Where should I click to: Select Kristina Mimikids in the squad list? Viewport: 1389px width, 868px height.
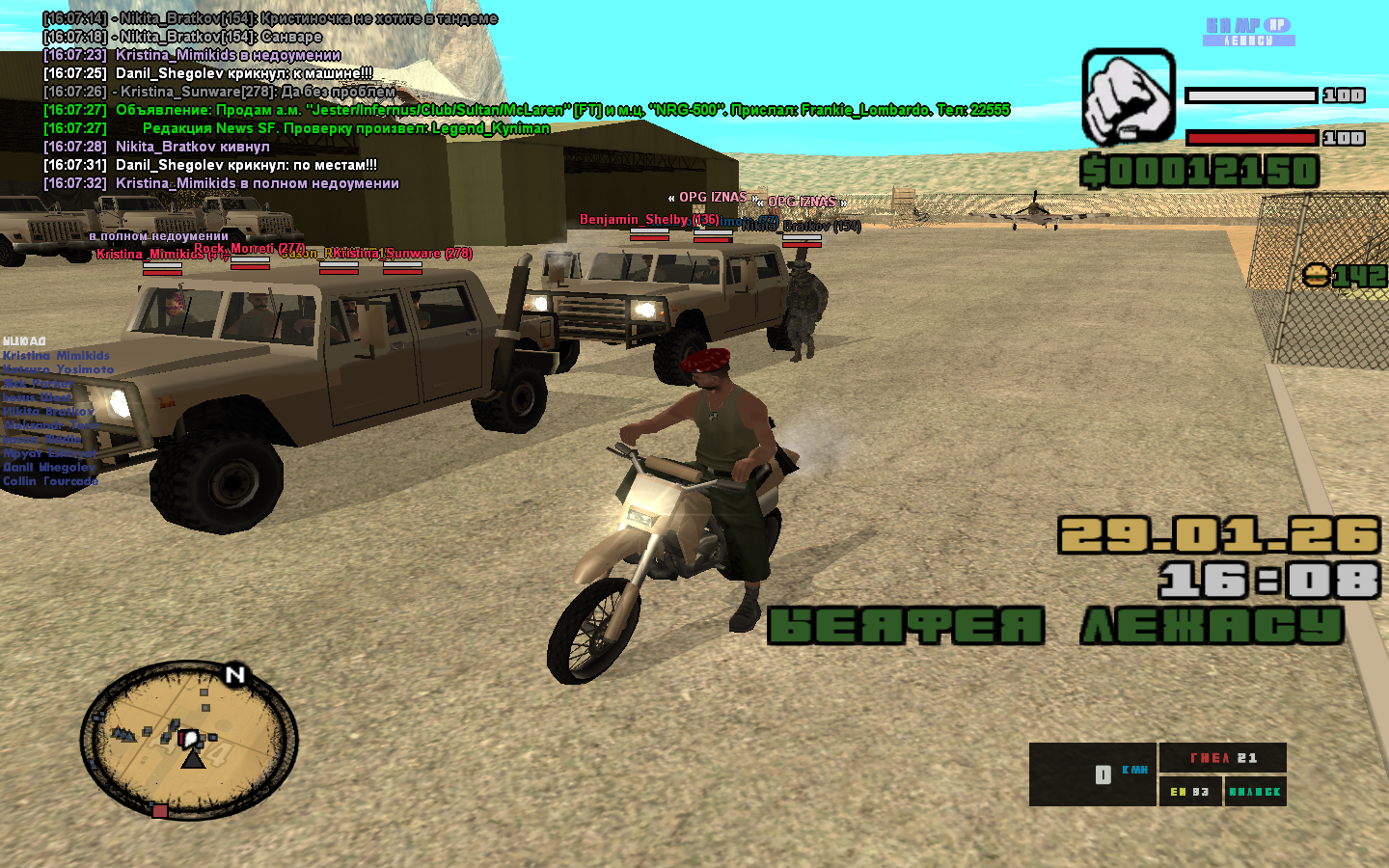[x=56, y=356]
